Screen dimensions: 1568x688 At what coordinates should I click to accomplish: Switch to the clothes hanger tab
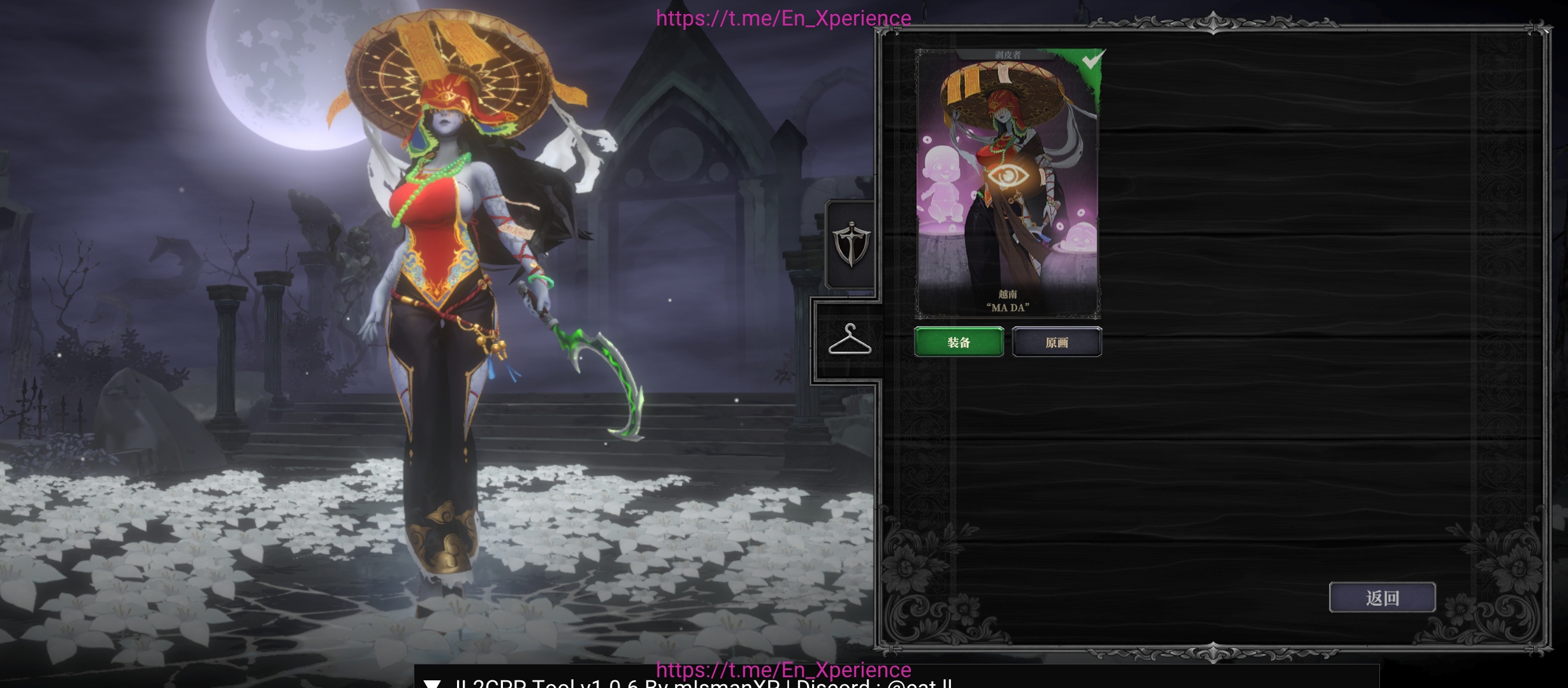(x=850, y=340)
